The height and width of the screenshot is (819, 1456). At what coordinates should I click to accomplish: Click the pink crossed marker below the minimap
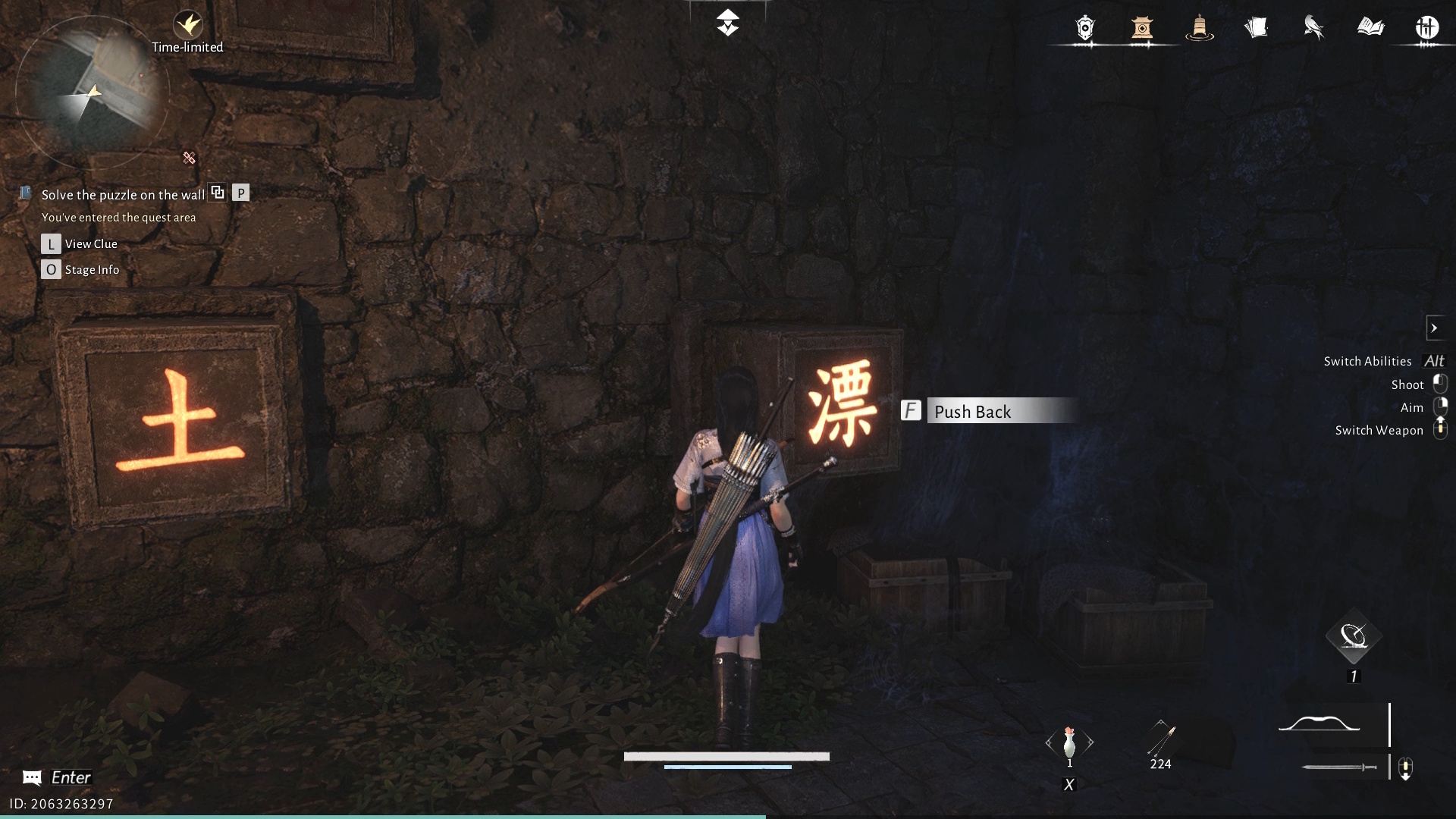click(189, 158)
